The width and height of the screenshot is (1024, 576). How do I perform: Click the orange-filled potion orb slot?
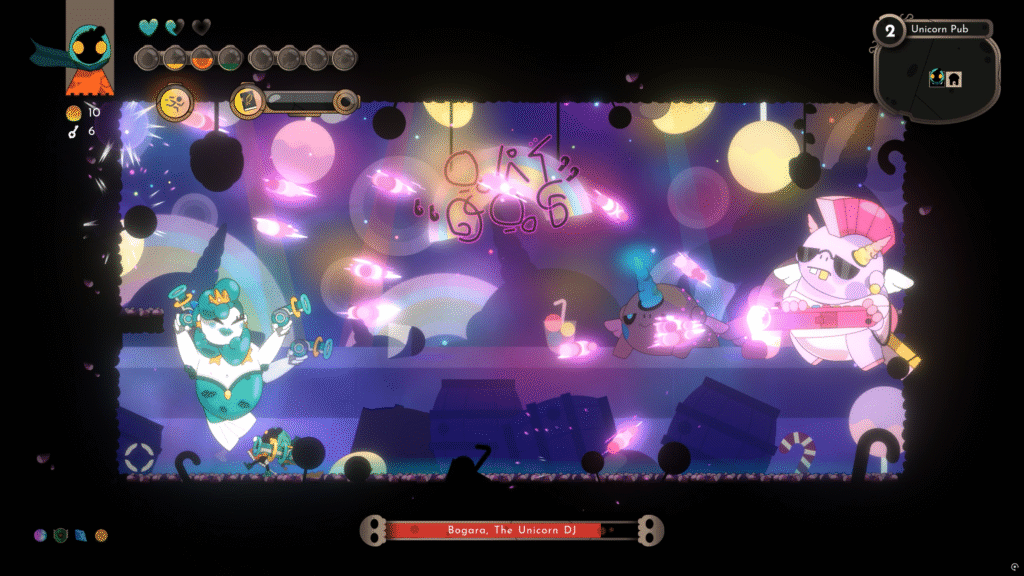click(201, 57)
